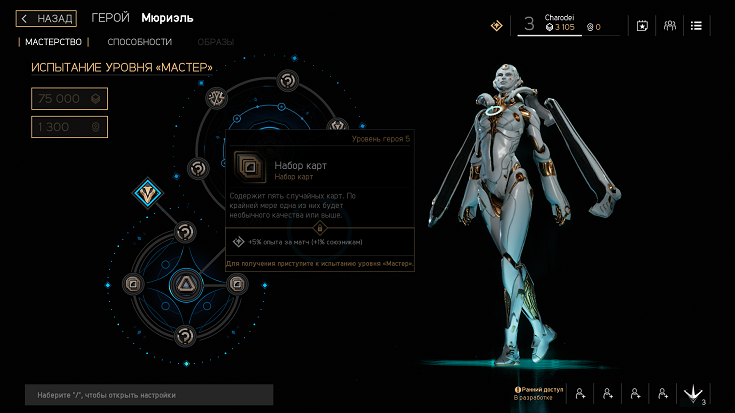Buy the Master challenge for 75 000
The height and width of the screenshot is (413, 735).
[x=69, y=98]
